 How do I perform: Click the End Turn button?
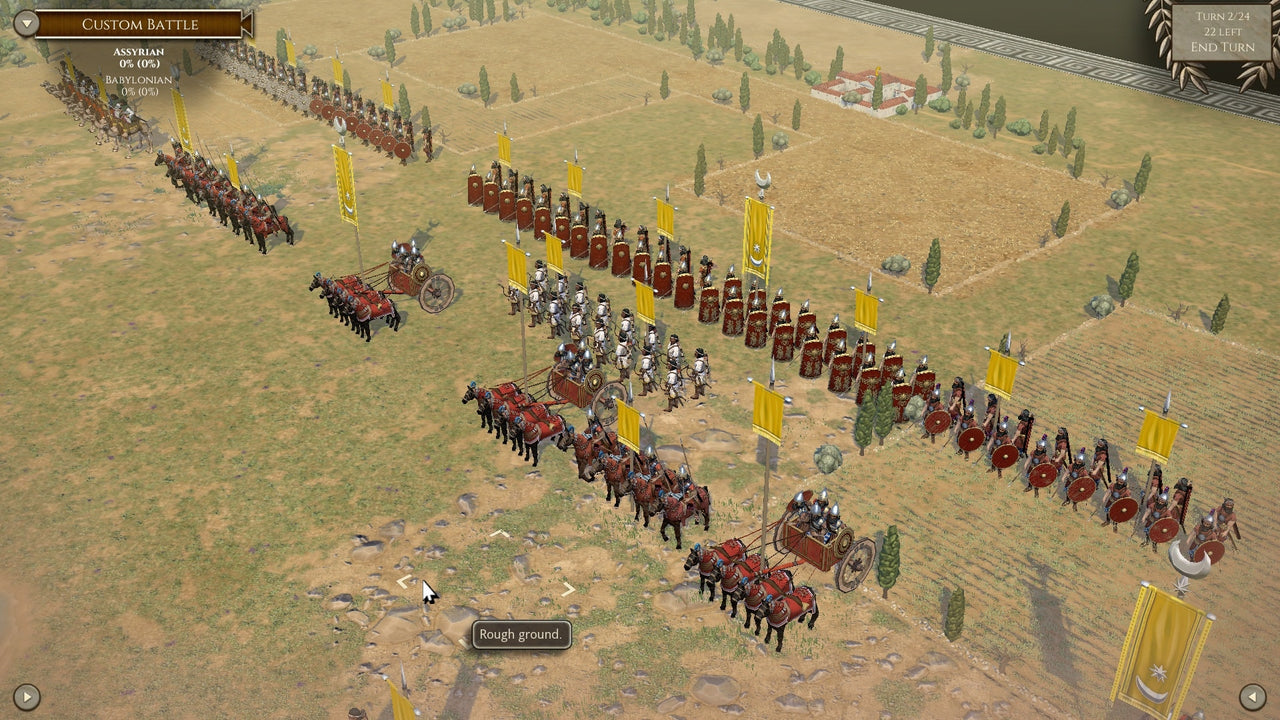point(1221,44)
